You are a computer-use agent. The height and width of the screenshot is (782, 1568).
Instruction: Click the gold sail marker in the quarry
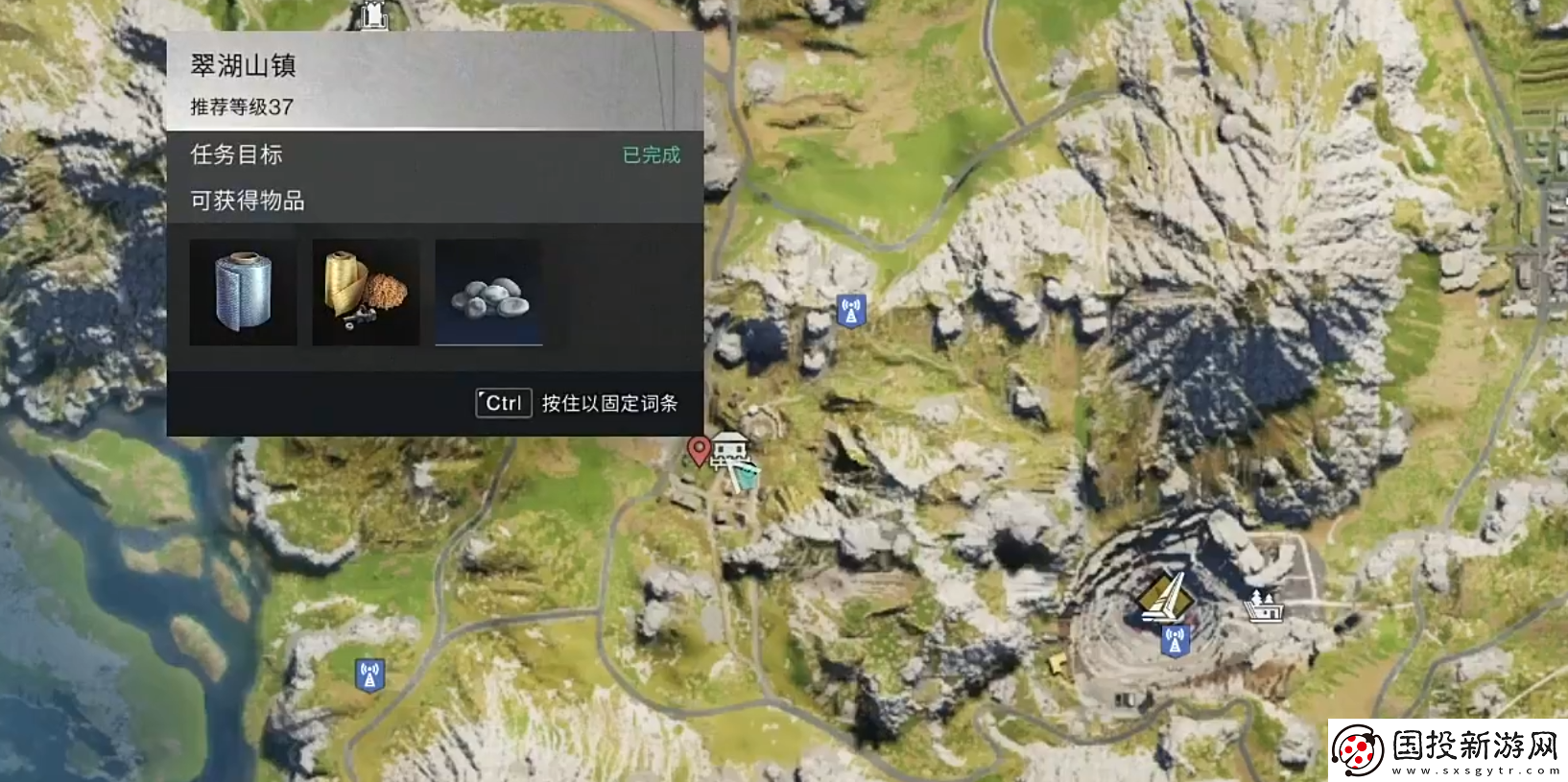pos(1165,597)
